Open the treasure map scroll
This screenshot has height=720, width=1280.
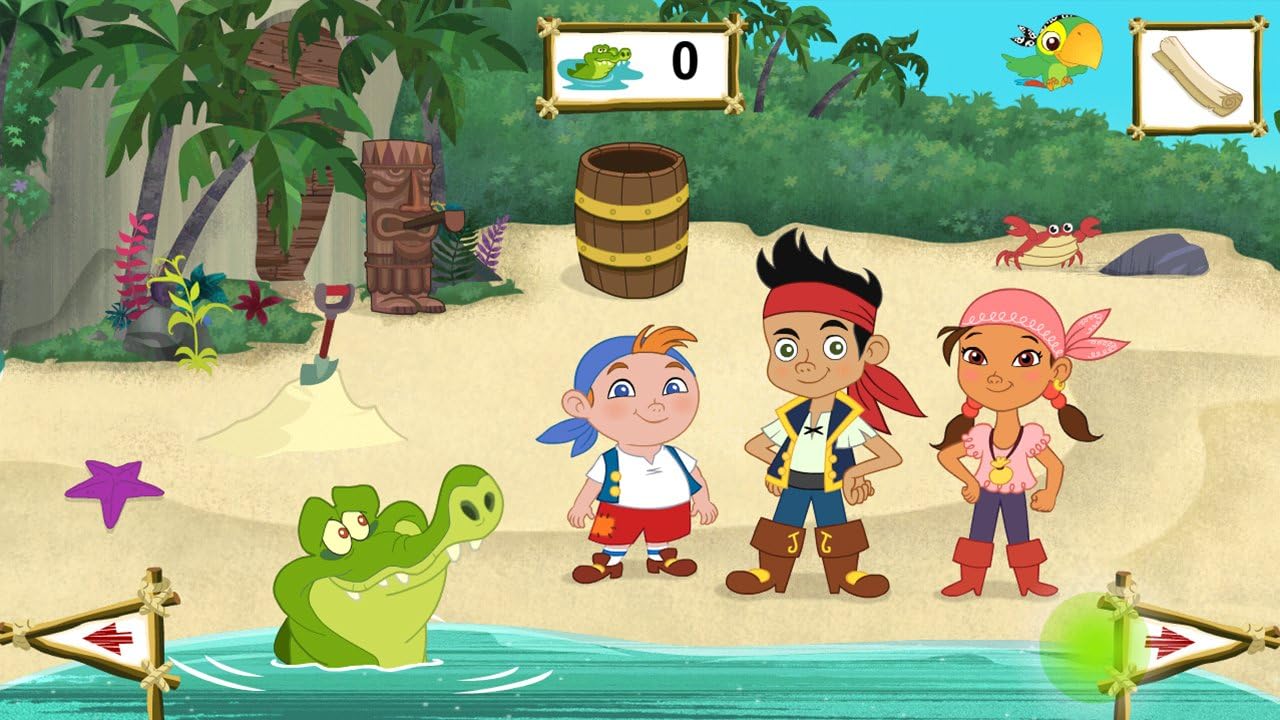coord(1197,77)
